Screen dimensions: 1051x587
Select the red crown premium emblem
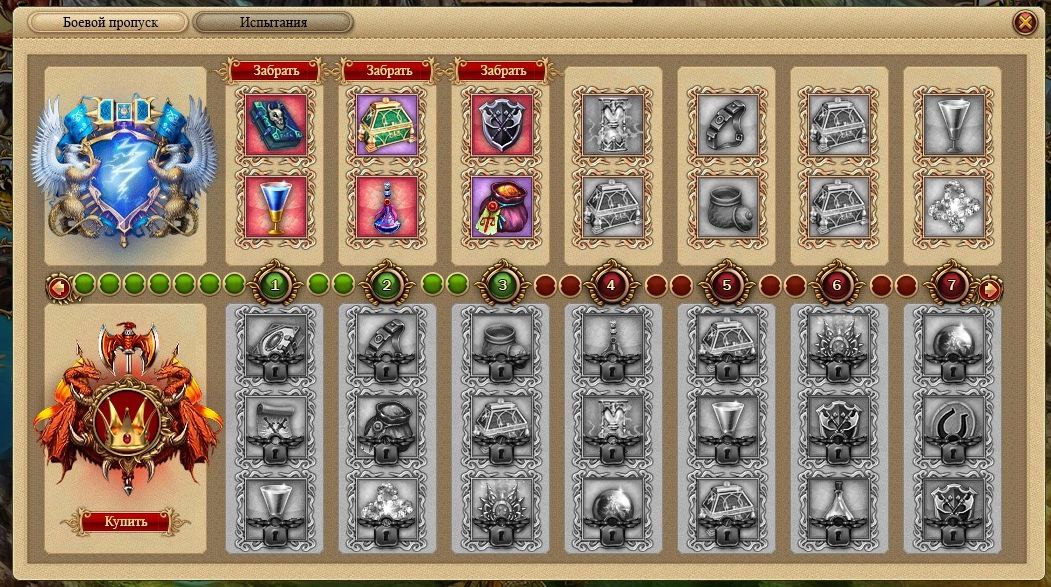tap(126, 408)
